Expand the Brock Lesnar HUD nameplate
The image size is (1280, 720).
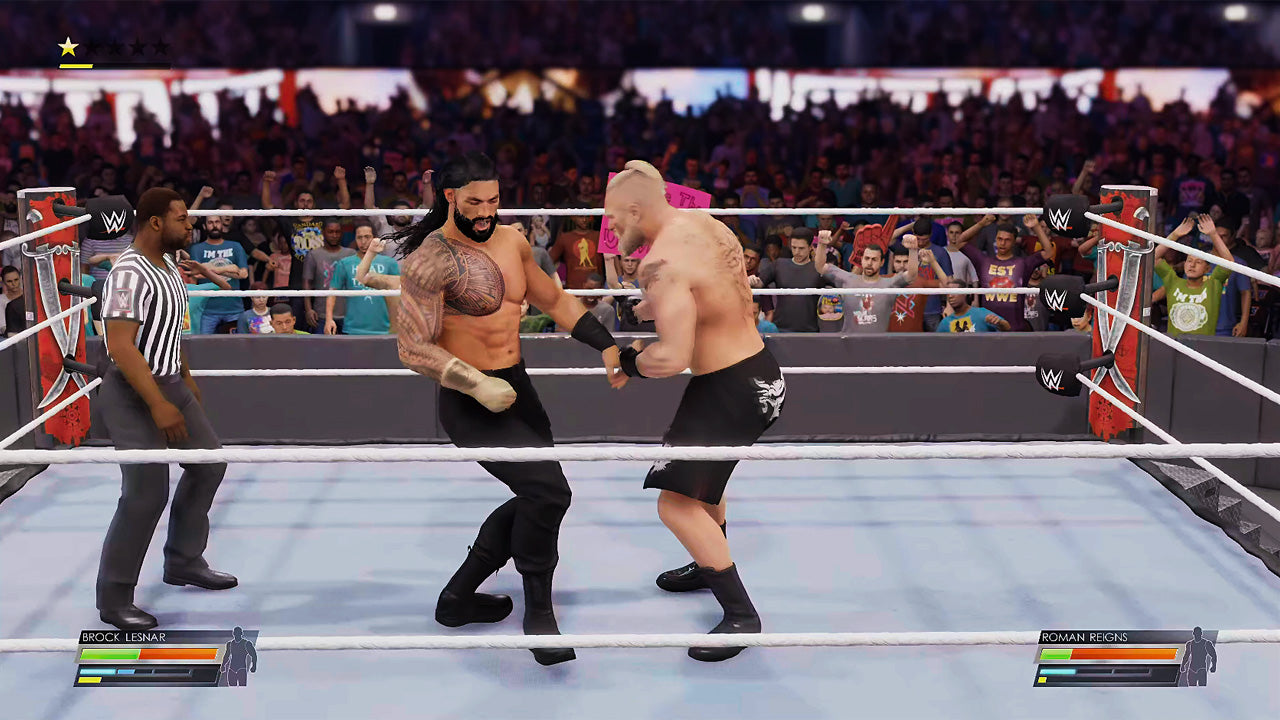tap(130, 637)
